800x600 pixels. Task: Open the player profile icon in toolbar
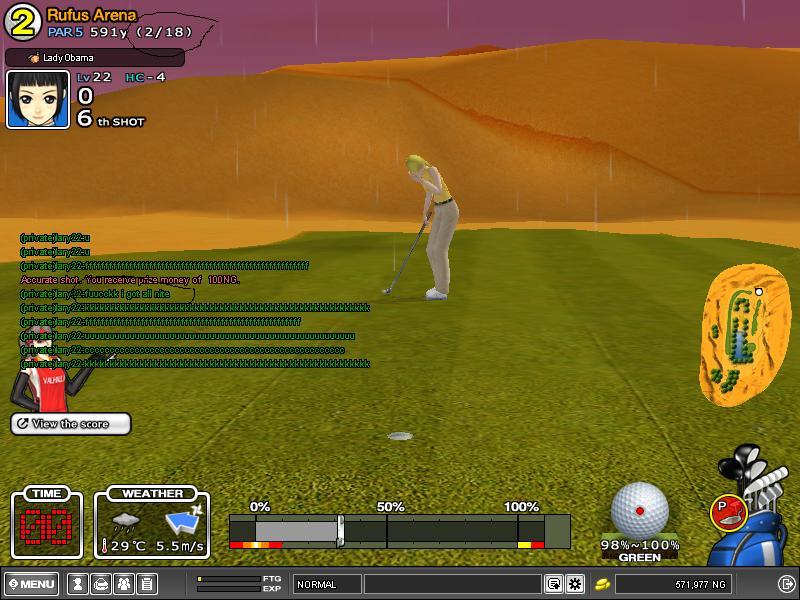coord(77,584)
